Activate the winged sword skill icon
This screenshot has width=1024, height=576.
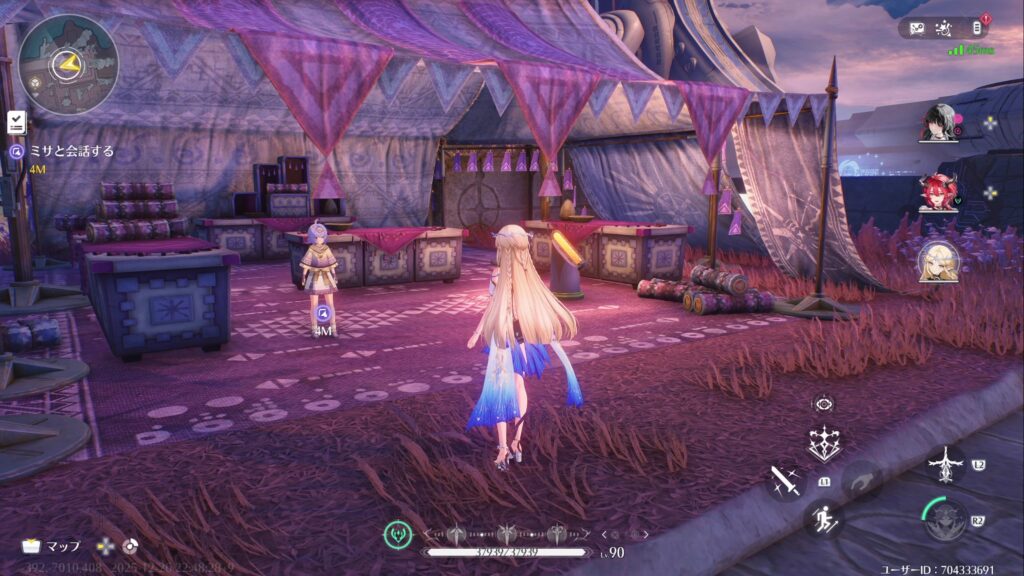(945, 465)
